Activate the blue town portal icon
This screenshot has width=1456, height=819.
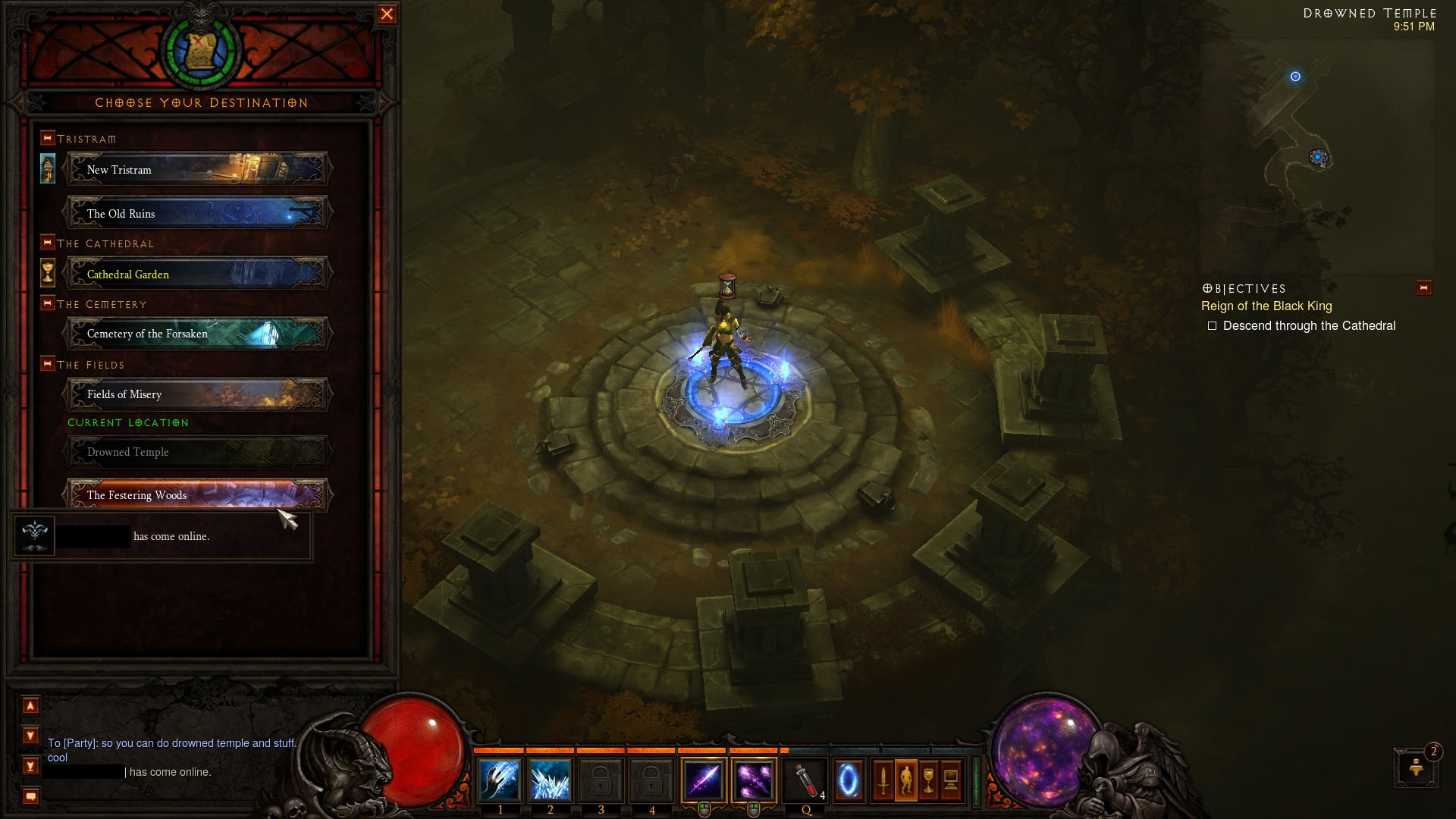[x=849, y=780]
